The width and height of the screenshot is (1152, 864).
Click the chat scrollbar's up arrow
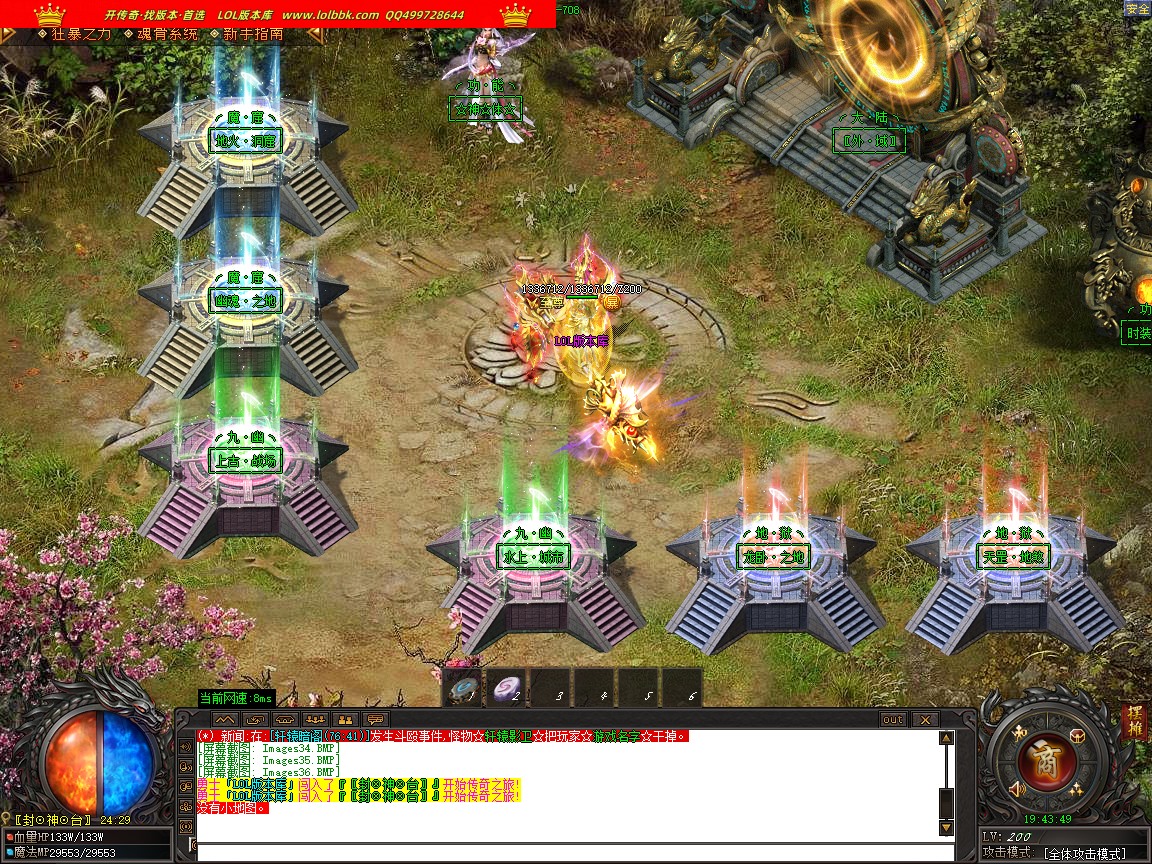click(945, 738)
